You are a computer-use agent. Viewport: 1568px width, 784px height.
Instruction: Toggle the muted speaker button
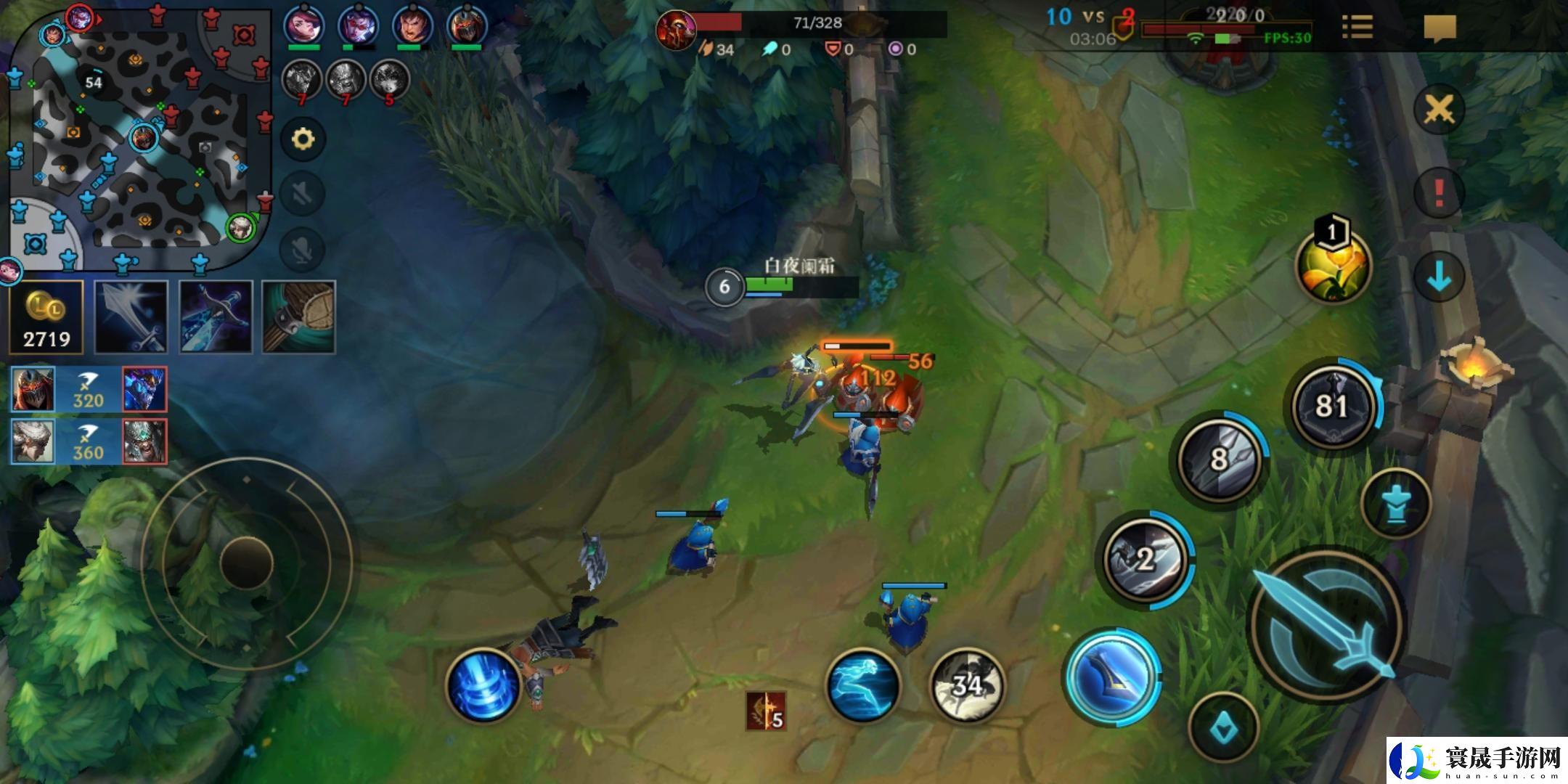[303, 194]
